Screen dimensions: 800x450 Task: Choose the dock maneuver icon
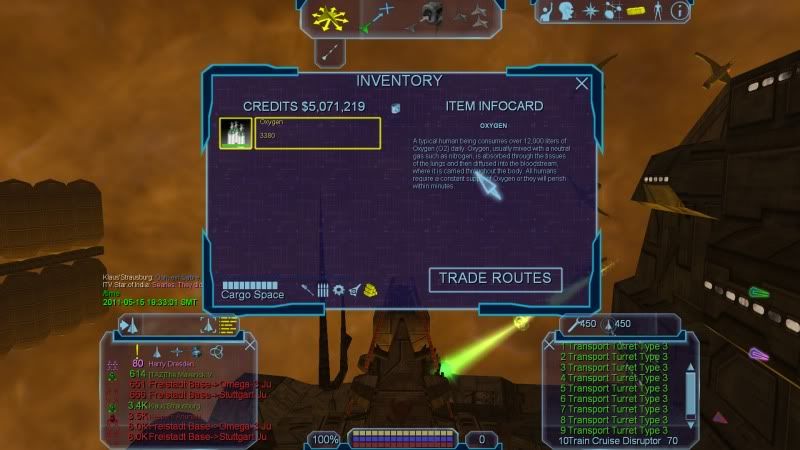click(430, 14)
